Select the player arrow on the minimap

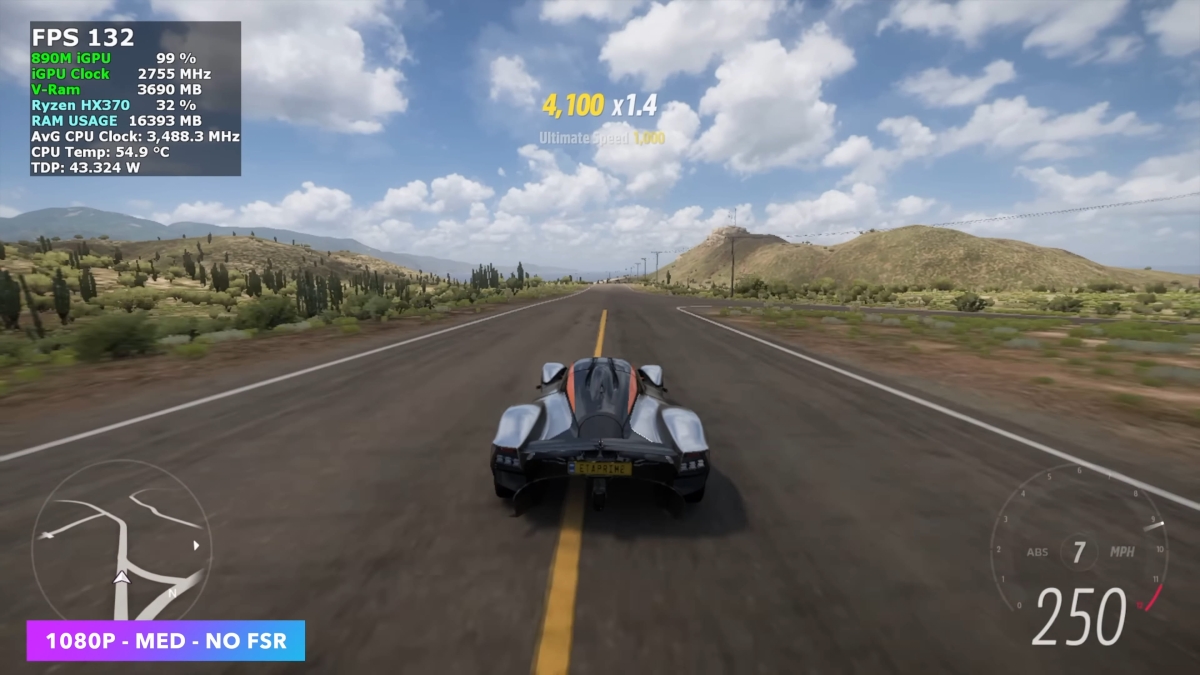pyautogui.click(x=122, y=577)
